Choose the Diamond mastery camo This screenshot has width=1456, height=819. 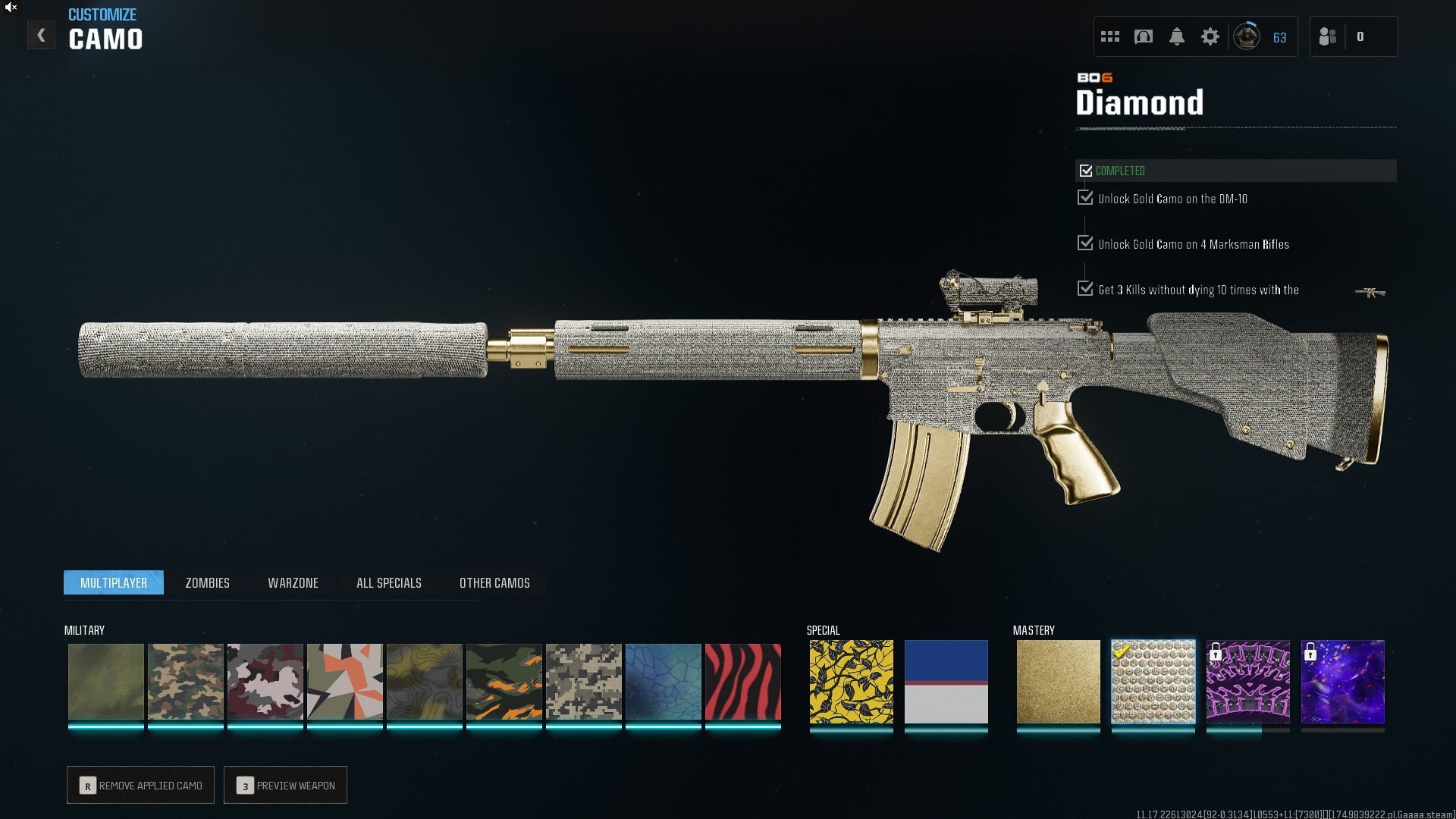tap(1153, 682)
